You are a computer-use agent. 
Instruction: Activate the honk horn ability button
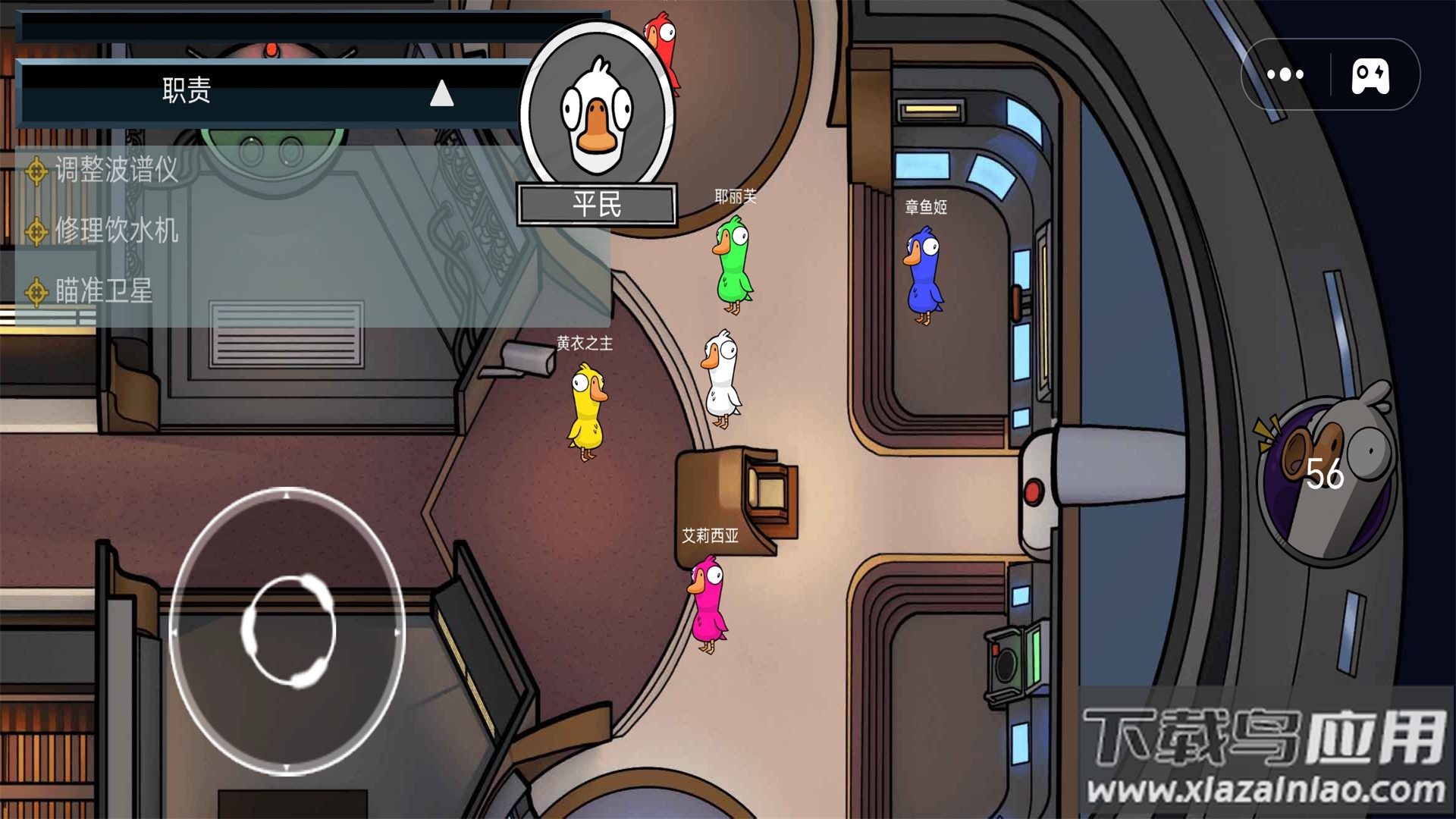1326,473
